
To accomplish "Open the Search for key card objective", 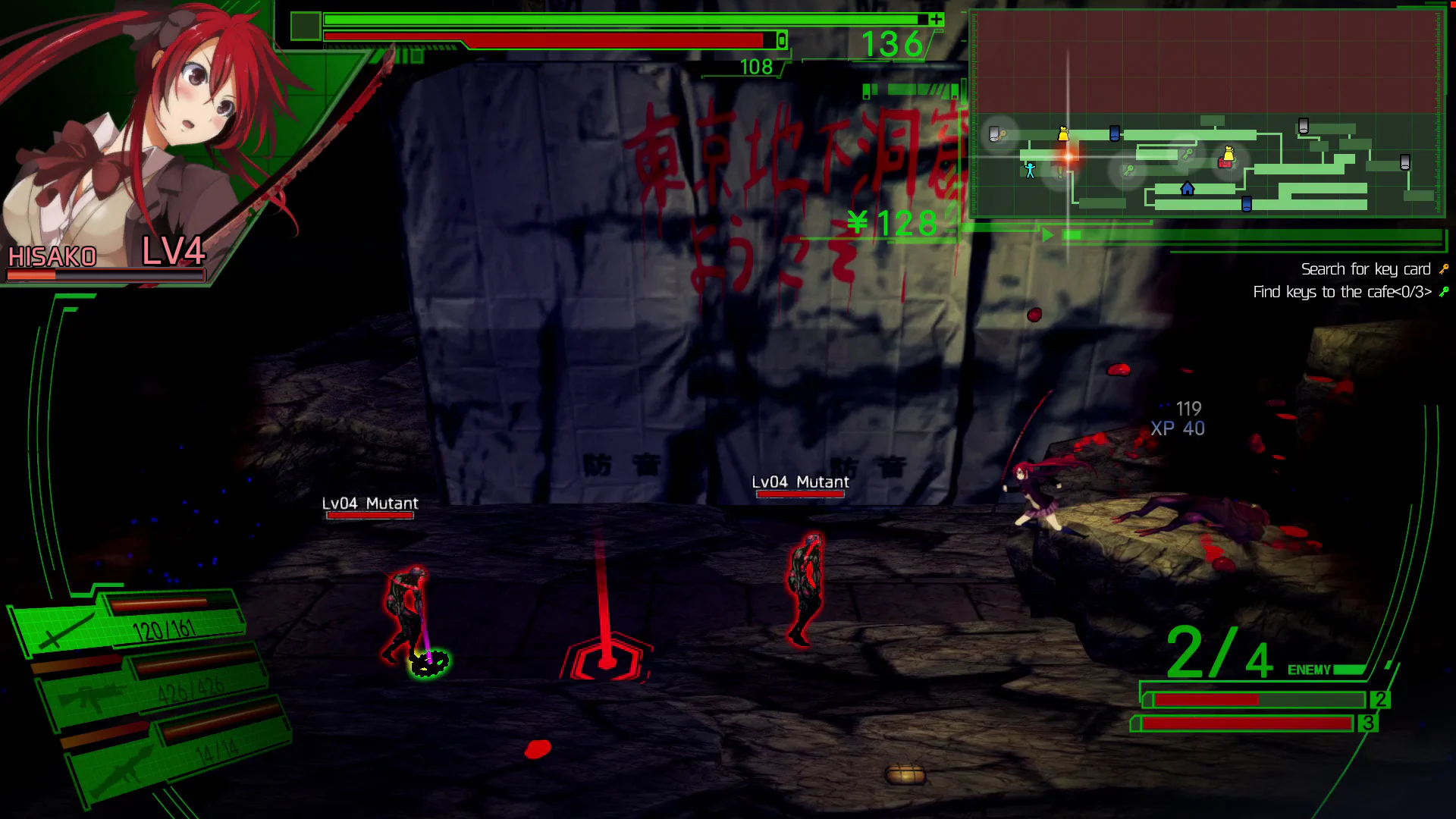I will (x=1365, y=269).
